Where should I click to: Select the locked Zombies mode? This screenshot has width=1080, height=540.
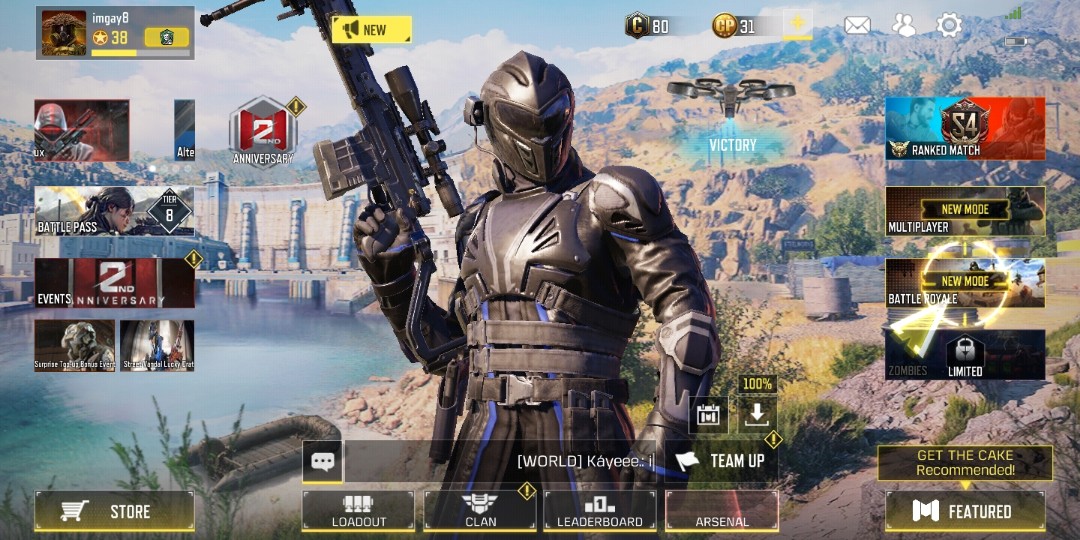(x=965, y=355)
